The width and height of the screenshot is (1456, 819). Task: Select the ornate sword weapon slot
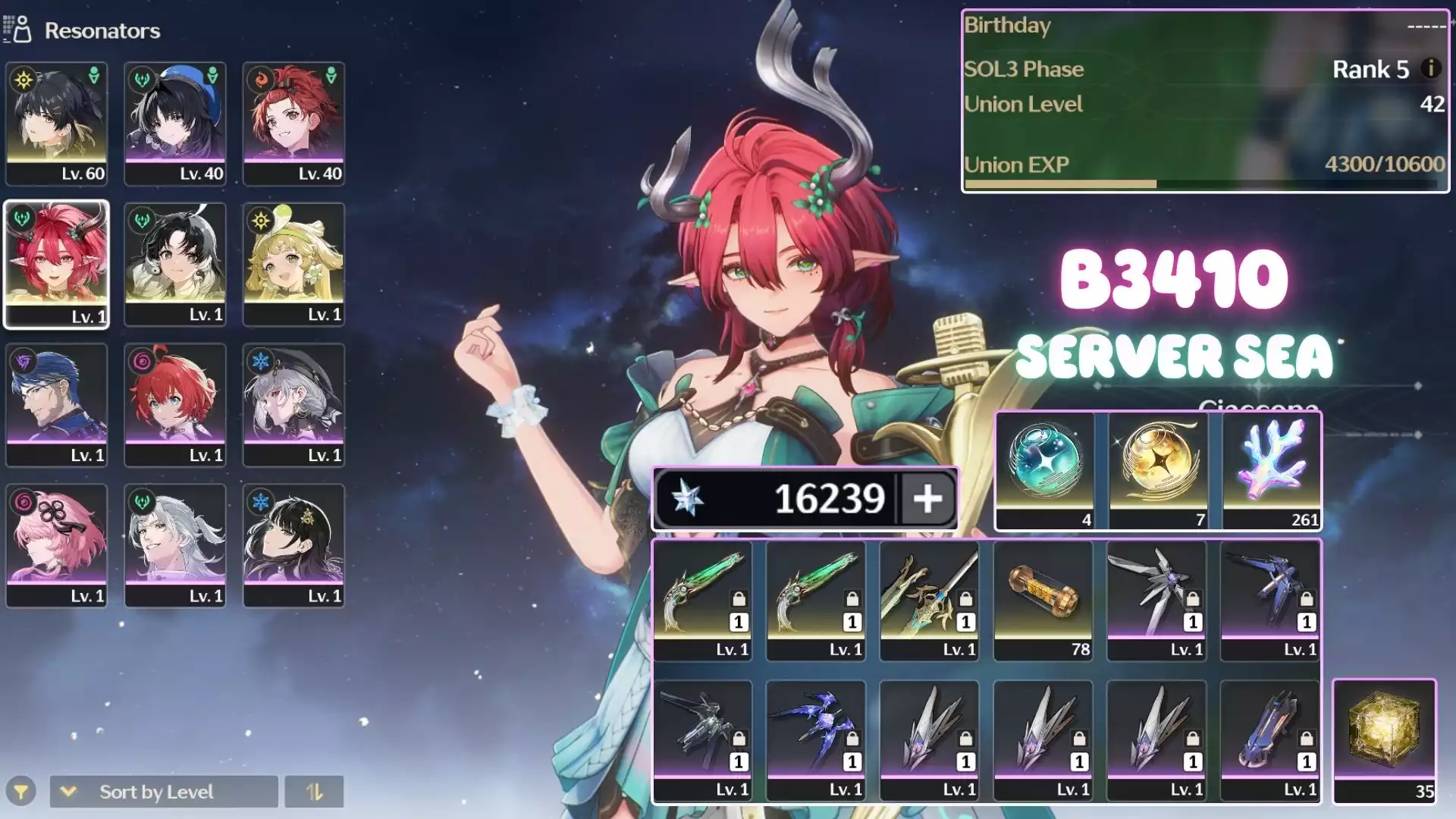(930, 600)
